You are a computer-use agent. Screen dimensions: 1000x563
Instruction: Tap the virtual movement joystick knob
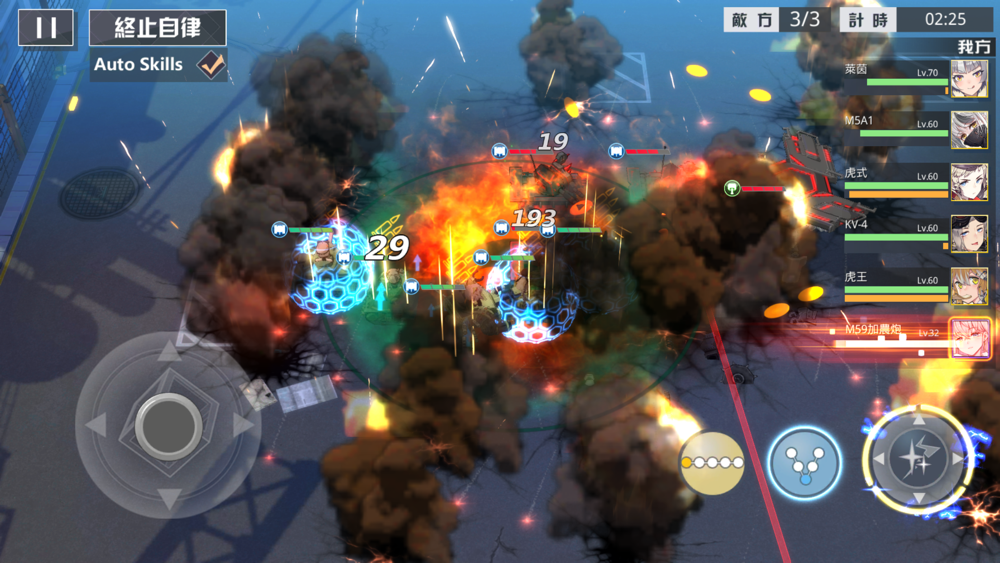[x=168, y=425]
